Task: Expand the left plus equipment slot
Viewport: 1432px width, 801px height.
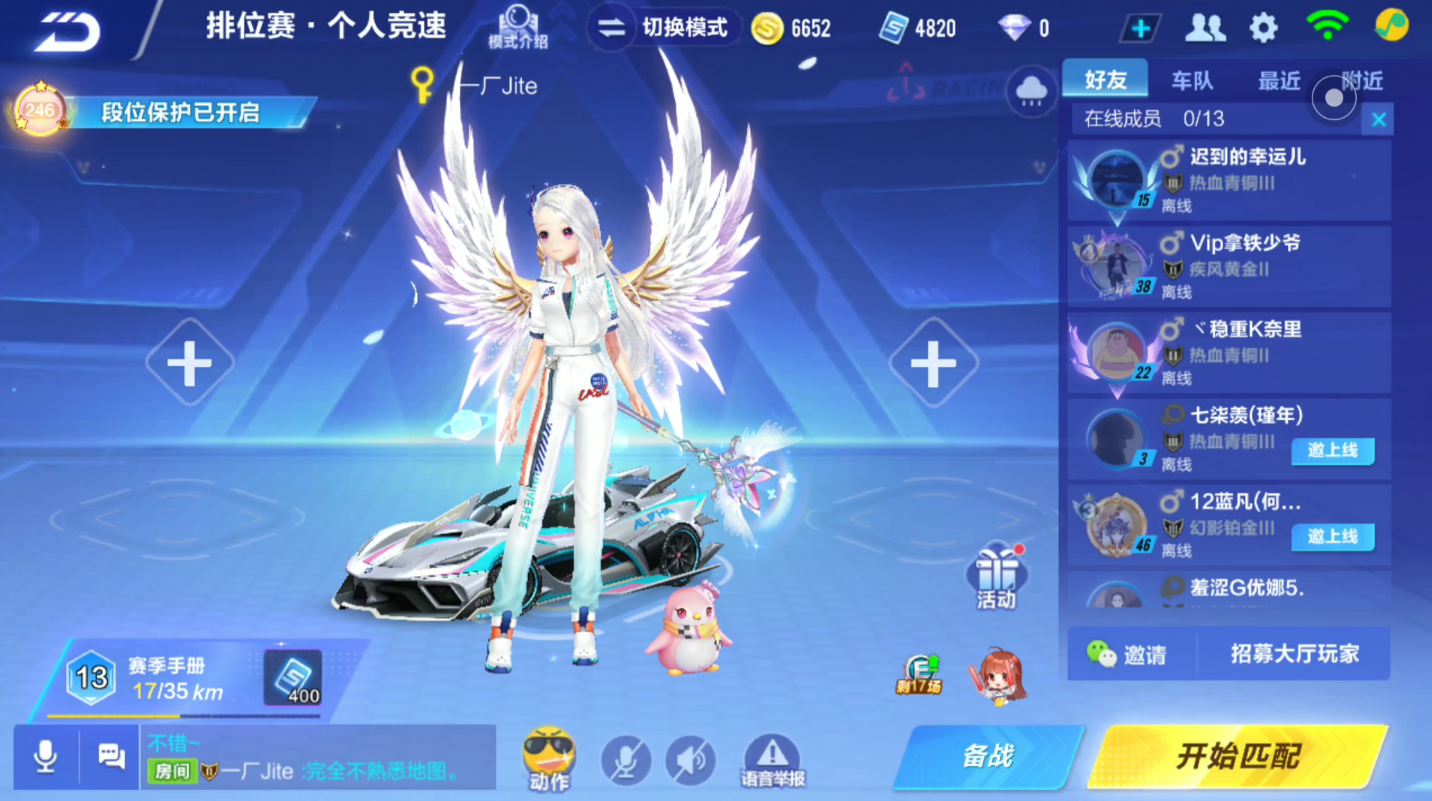Action: [x=189, y=363]
